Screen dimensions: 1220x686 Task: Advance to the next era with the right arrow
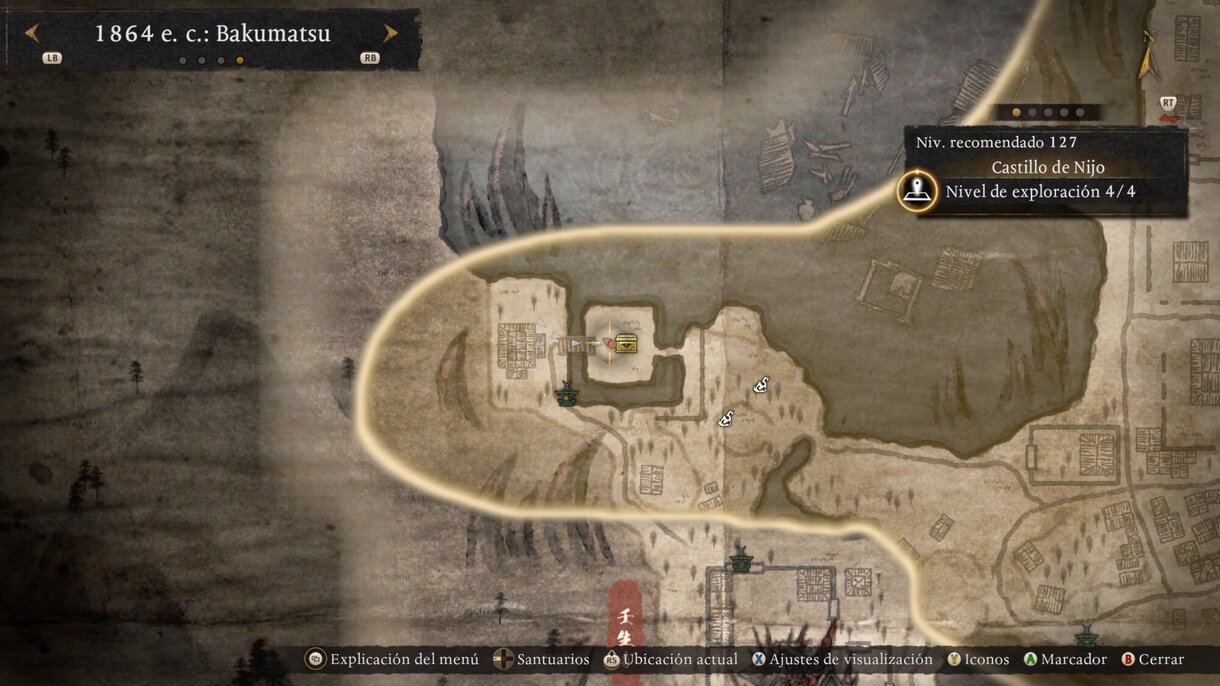(x=390, y=33)
